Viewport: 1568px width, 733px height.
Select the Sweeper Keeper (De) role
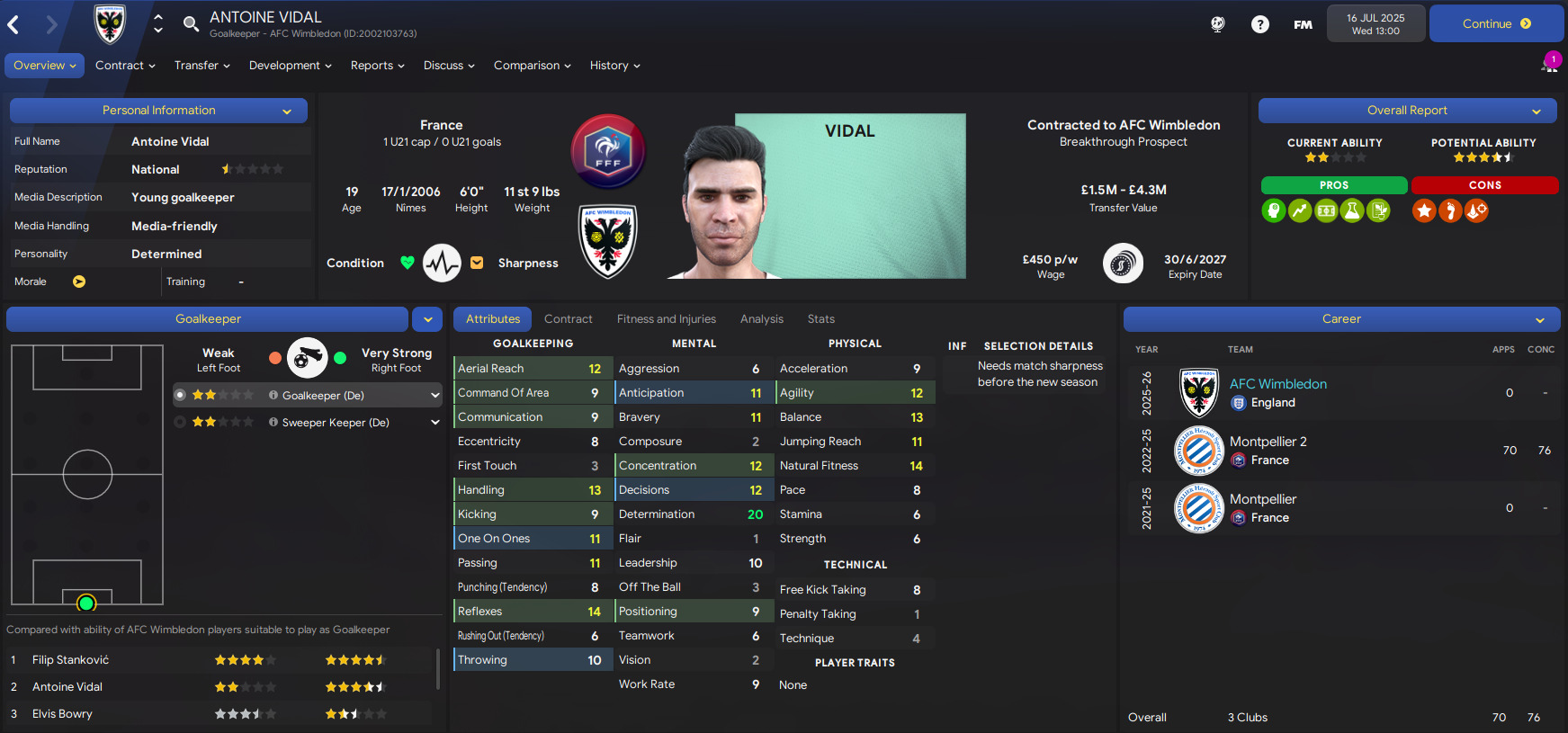click(335, 423)
